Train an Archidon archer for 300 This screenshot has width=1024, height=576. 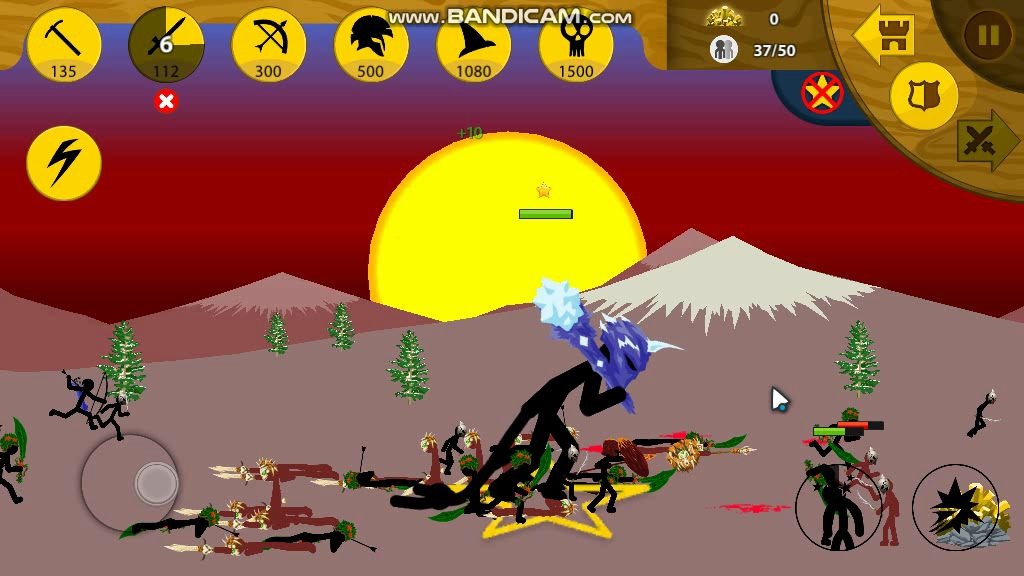(x=268, y=45)
